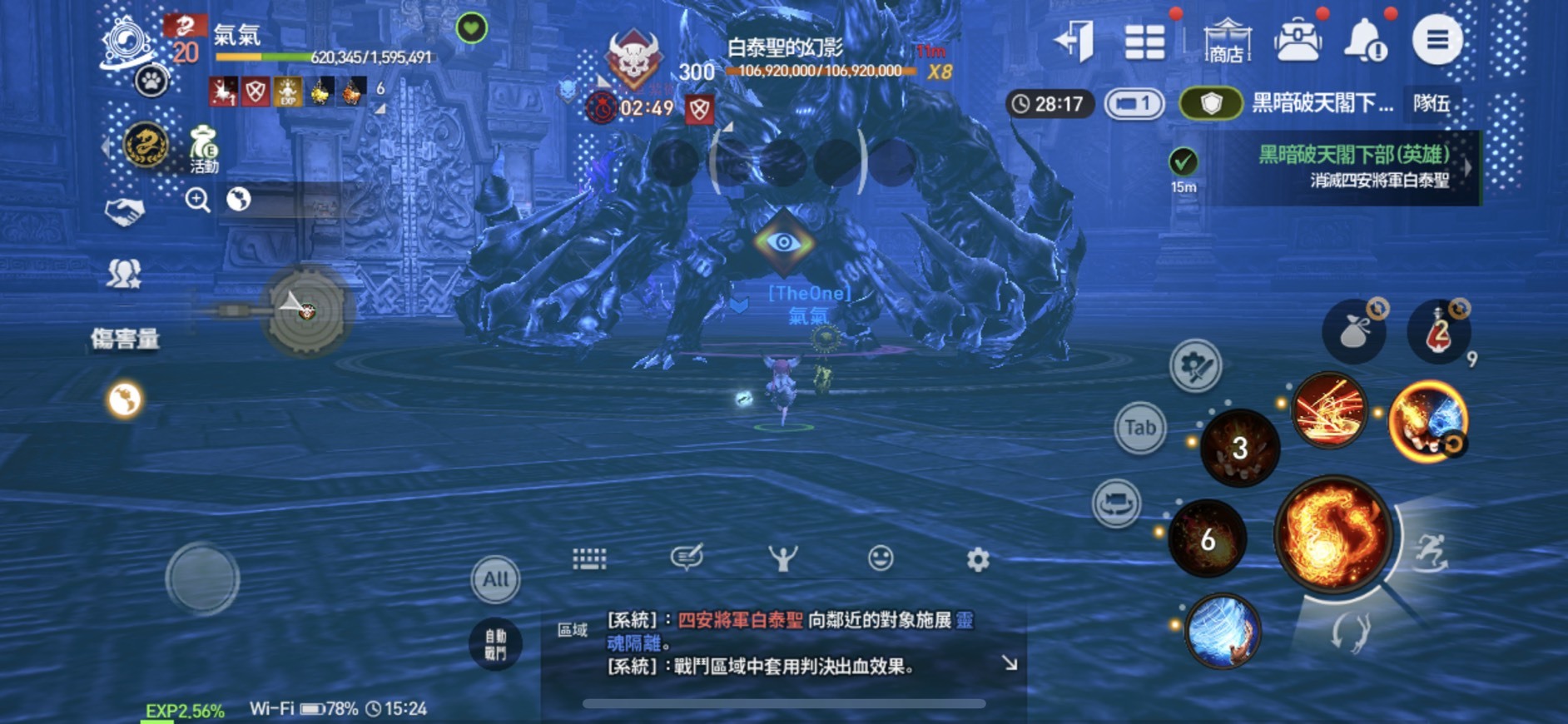Screen dimensions: 1568x724
Task: Open the chat settings gear icon
Action: (976, 558)
